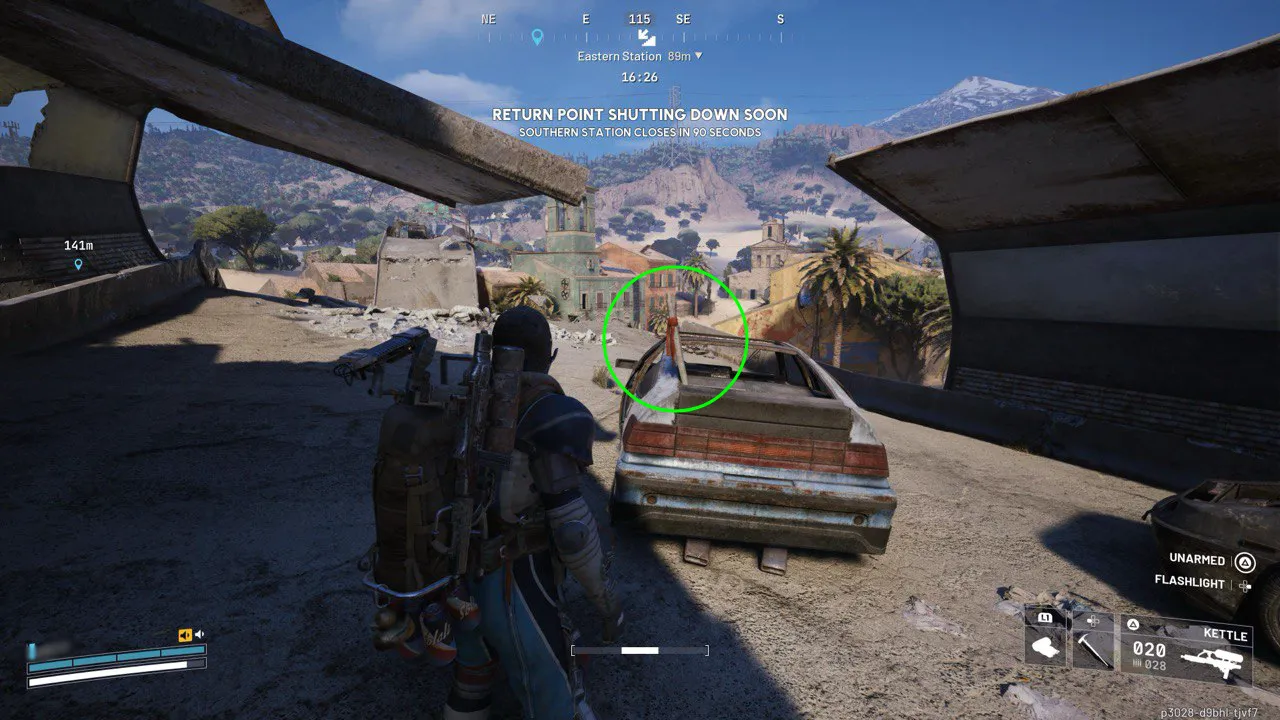
Task: Click the Eastern Station quest tab label
Action: pyautogui.click(x=620, y=56)
